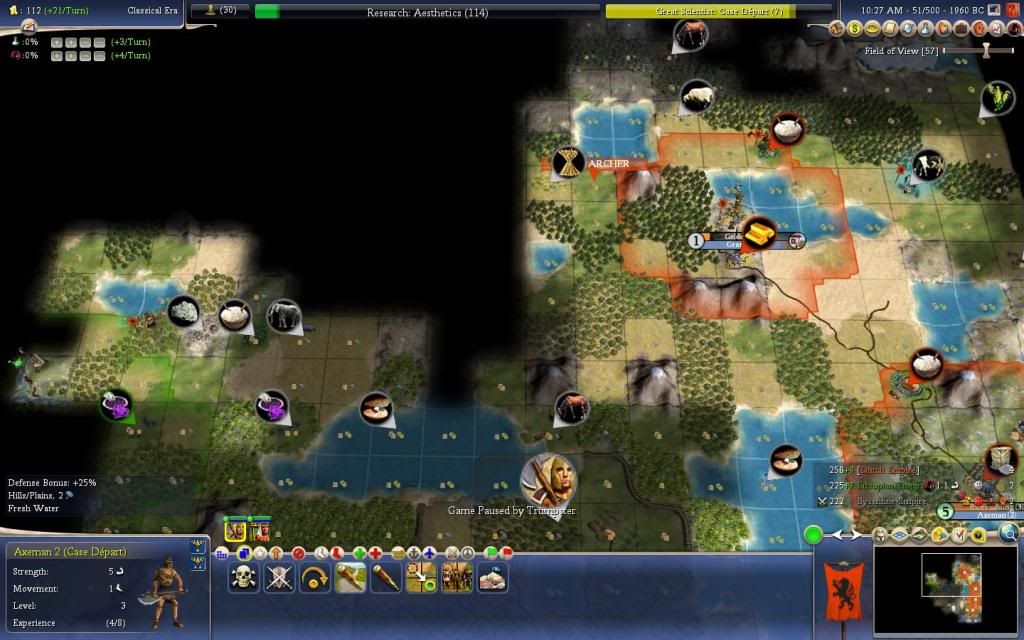Select the go-to tile arrow action

[421, 577]
